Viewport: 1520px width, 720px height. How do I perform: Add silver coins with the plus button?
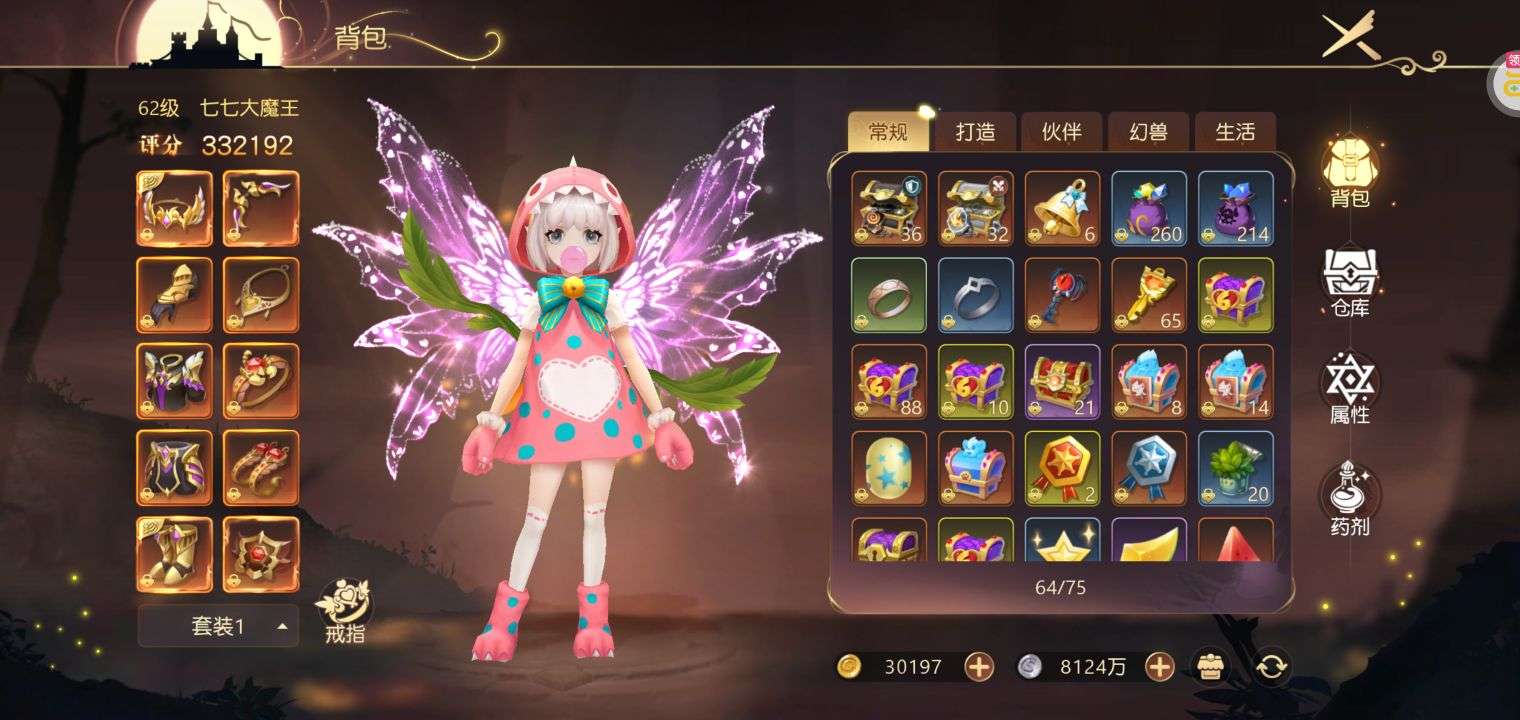1159,667
